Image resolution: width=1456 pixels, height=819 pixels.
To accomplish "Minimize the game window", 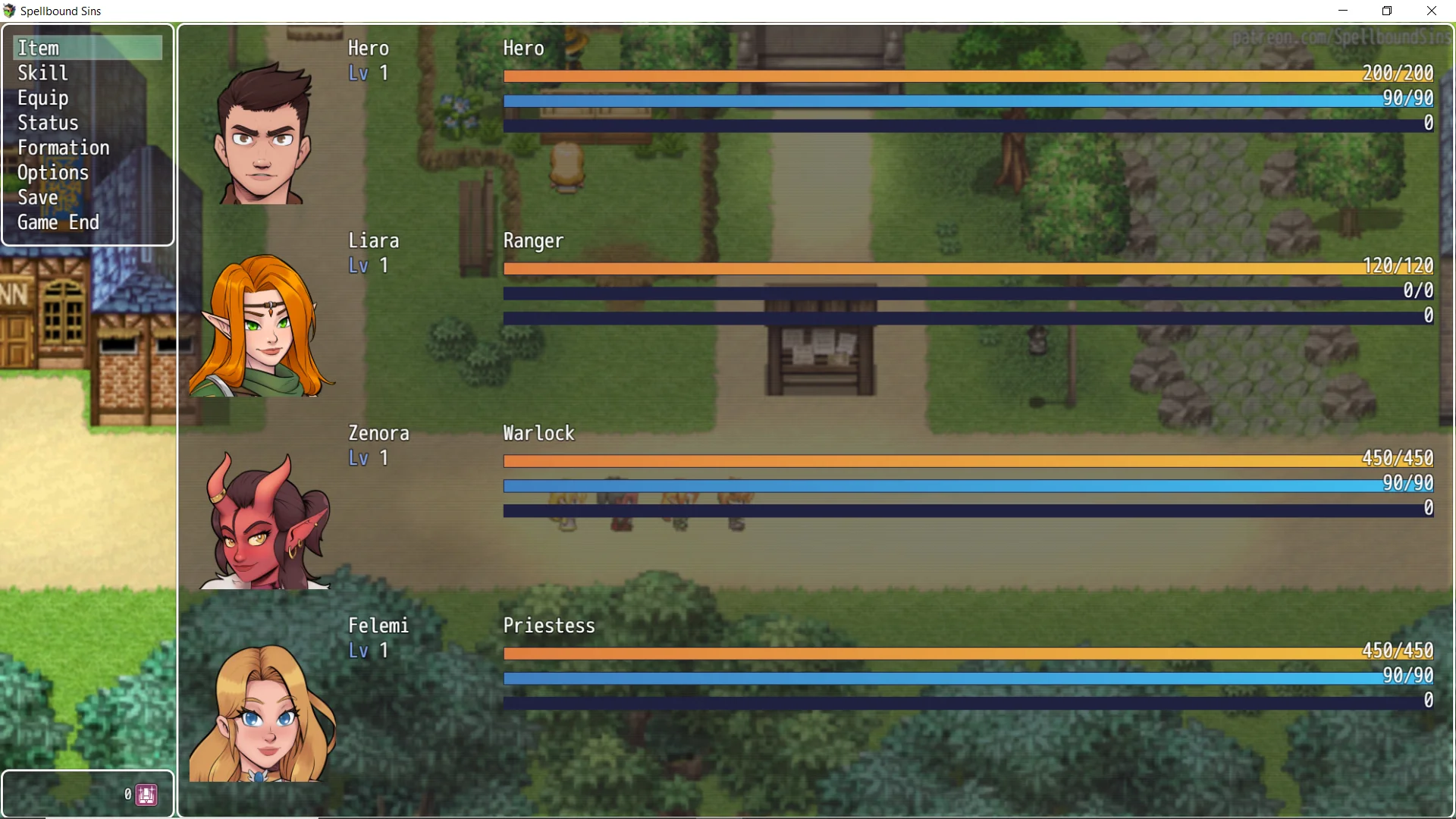I will (1343, 11).
